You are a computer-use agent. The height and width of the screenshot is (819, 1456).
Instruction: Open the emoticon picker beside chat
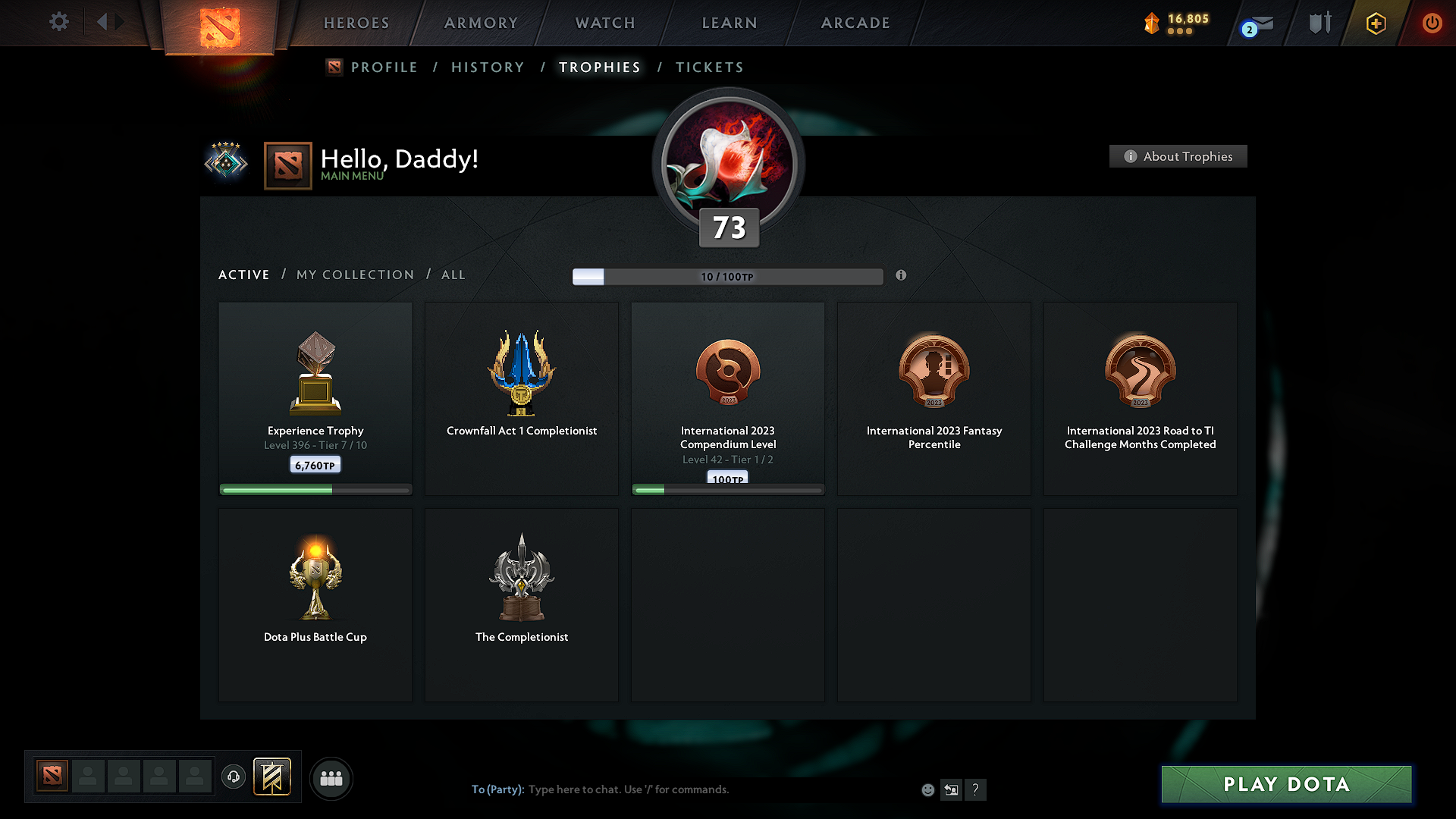pos(928,789)
